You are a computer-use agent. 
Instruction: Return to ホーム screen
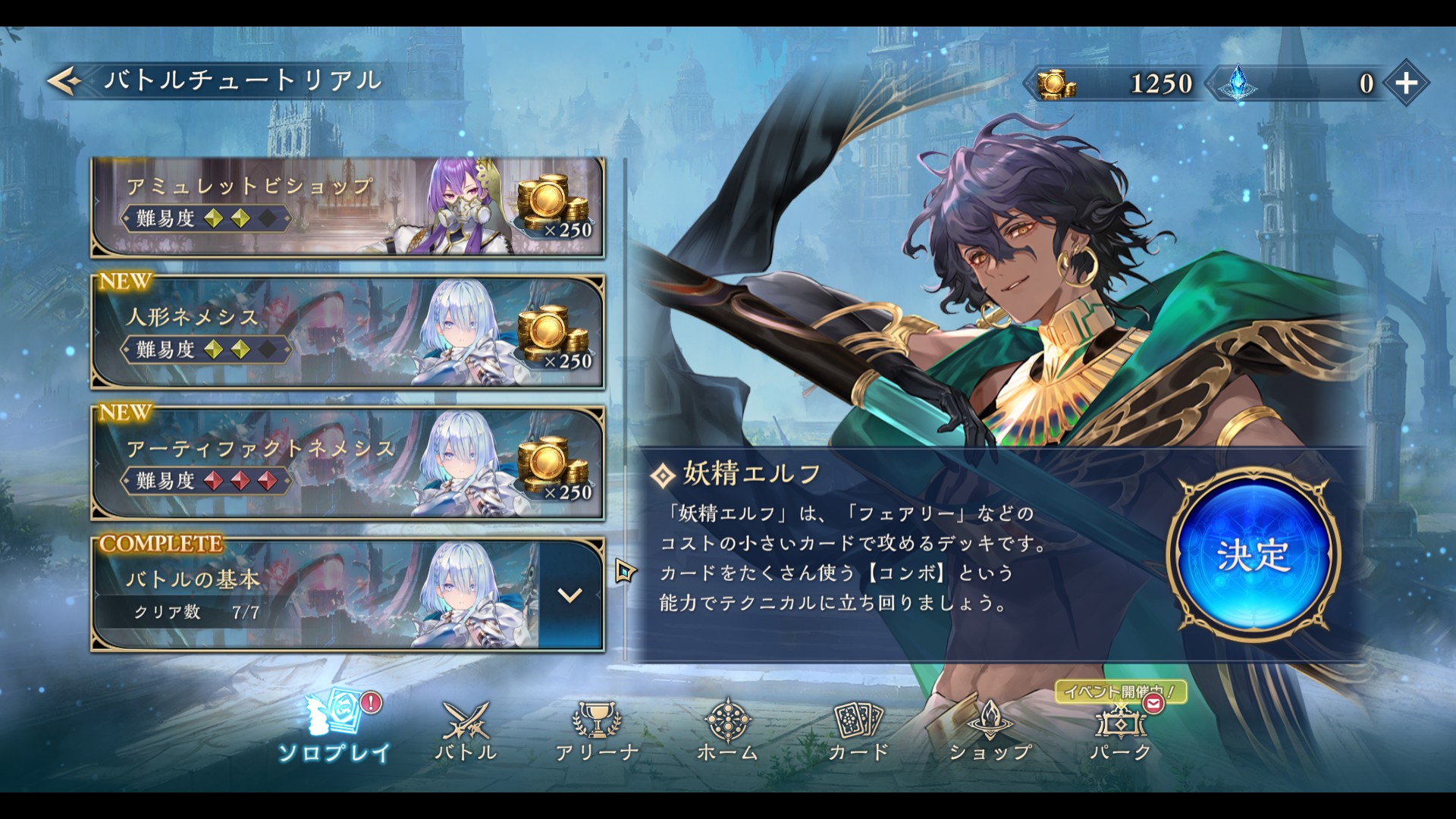(x=727, y=730)
